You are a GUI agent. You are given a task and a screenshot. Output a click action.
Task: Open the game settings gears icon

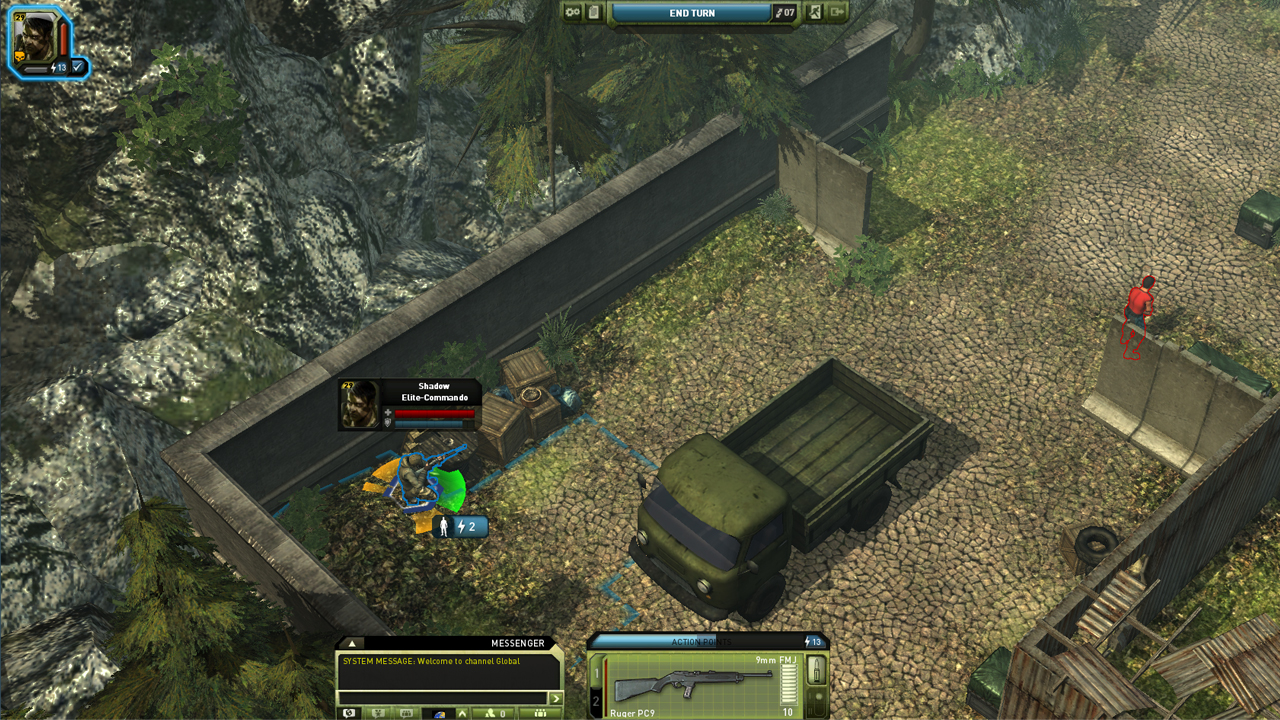[573, 11]
